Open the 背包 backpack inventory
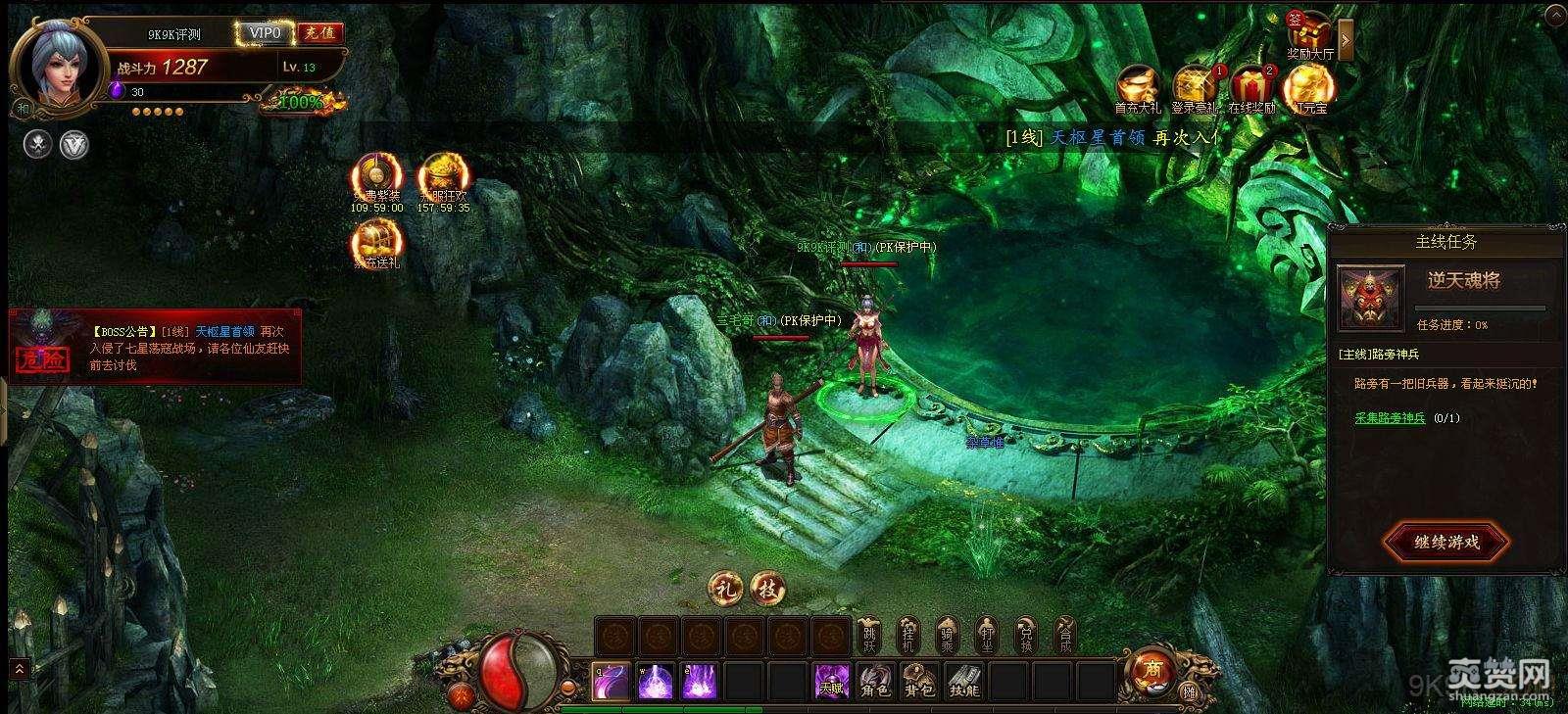 [x=919, y=681]
